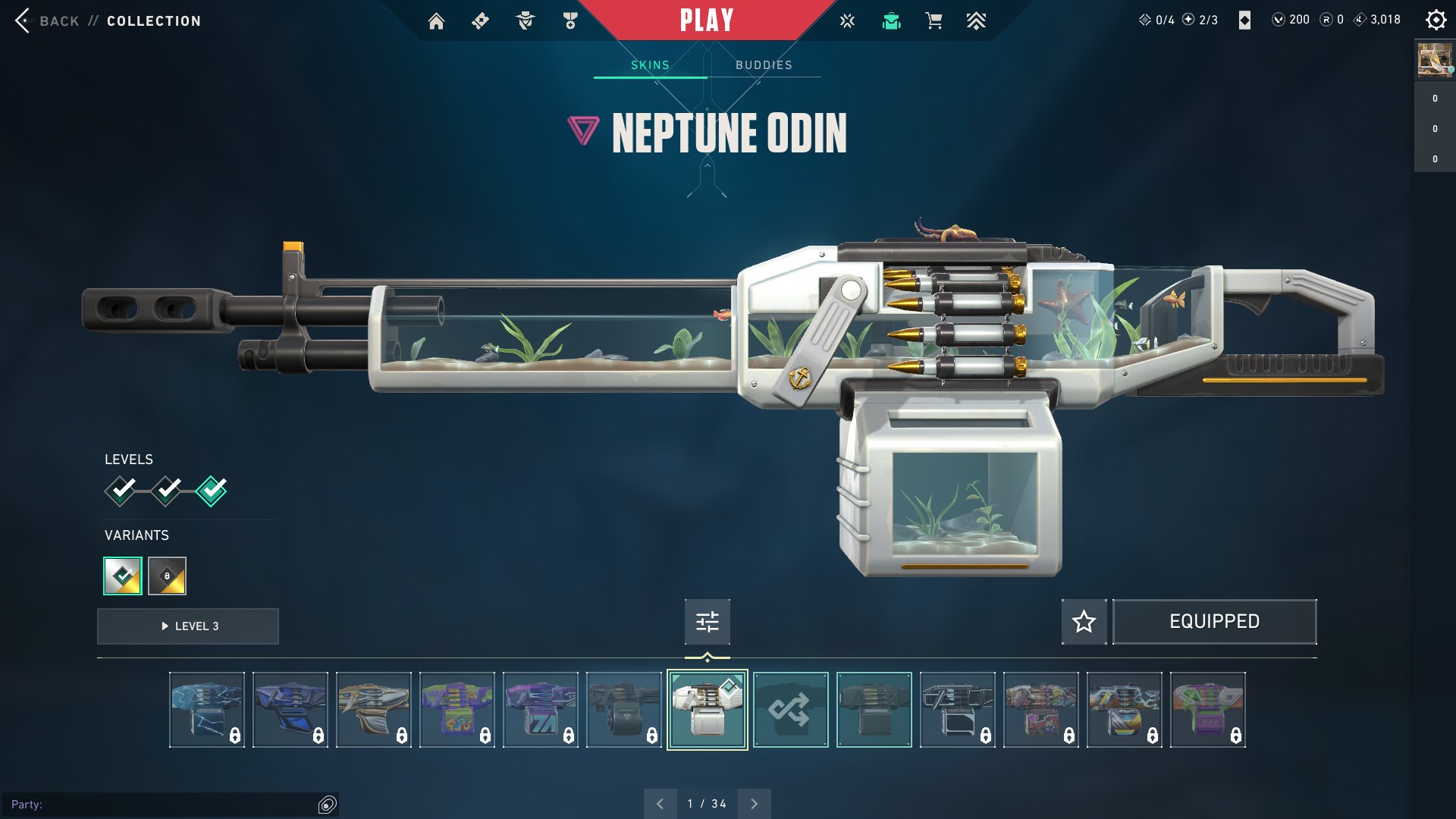Open the Store shopping cart icon
The height and width of the screenshot is (819, 1456).
(934, 20)
